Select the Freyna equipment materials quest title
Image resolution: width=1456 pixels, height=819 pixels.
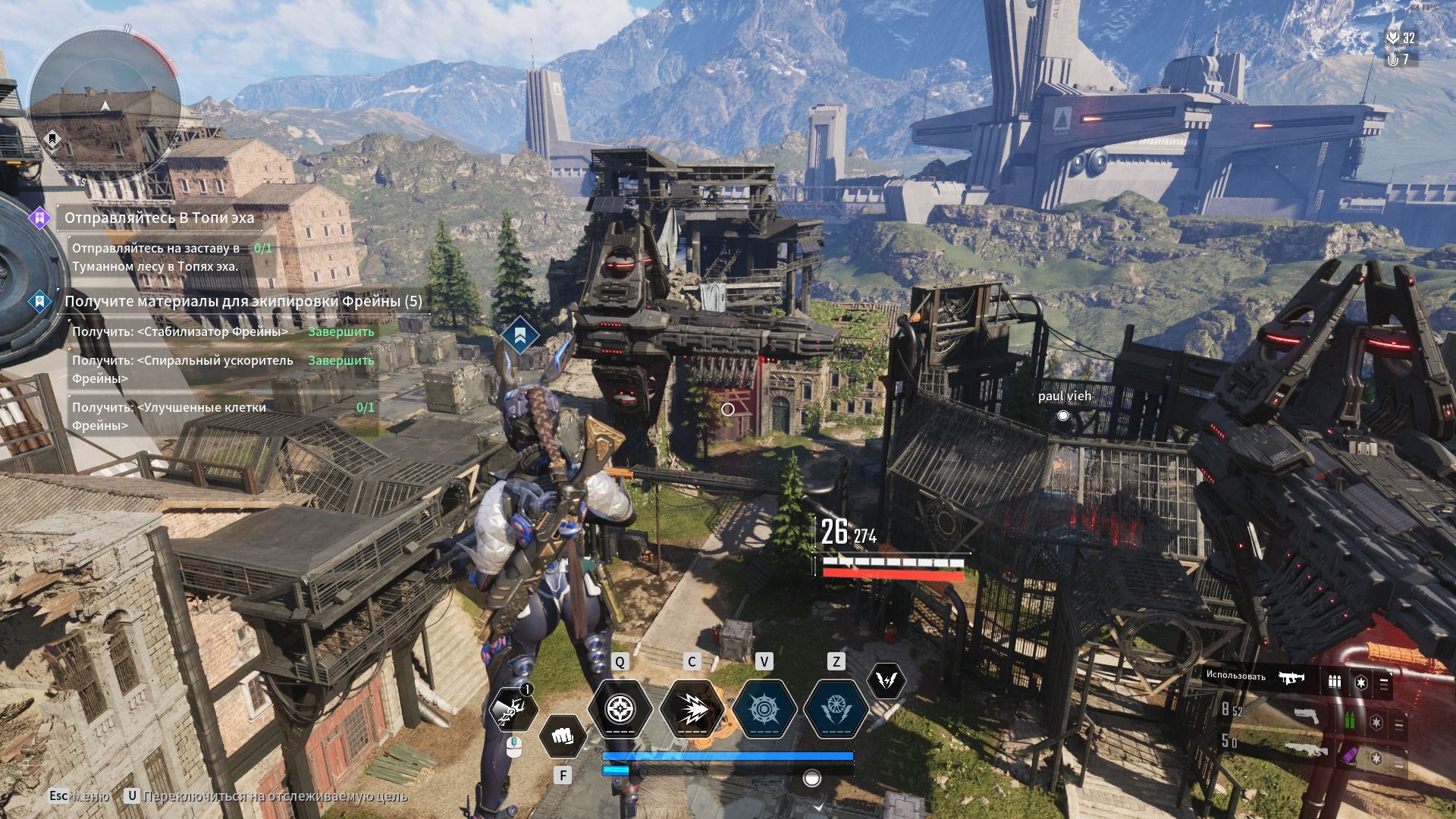click(243, 302)
